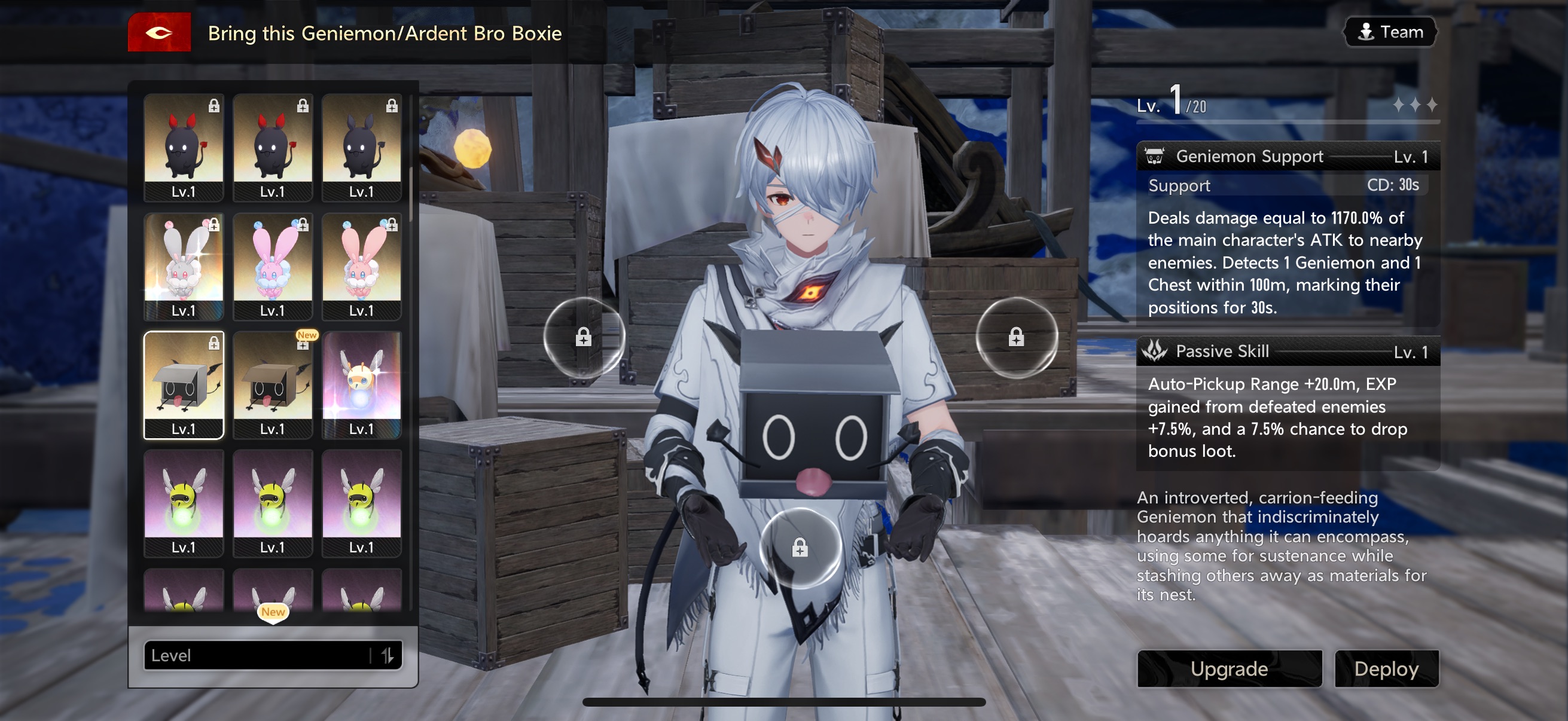1568x721 pixels.
Task: Upgrade the selected Geniemon
Action: pos(1229,668)
